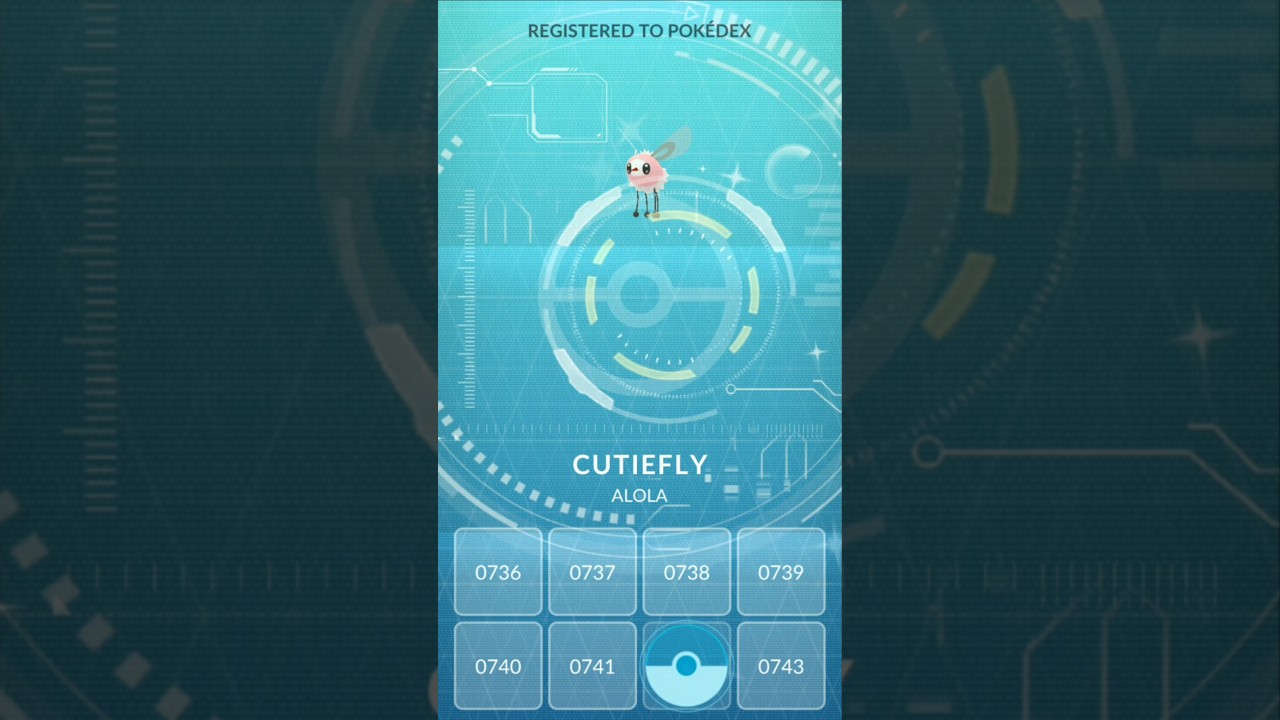Tap the Cutiefly sprite above the dex ring
Viewport: 1280px width, 720px height.
(x=645, y=170)
